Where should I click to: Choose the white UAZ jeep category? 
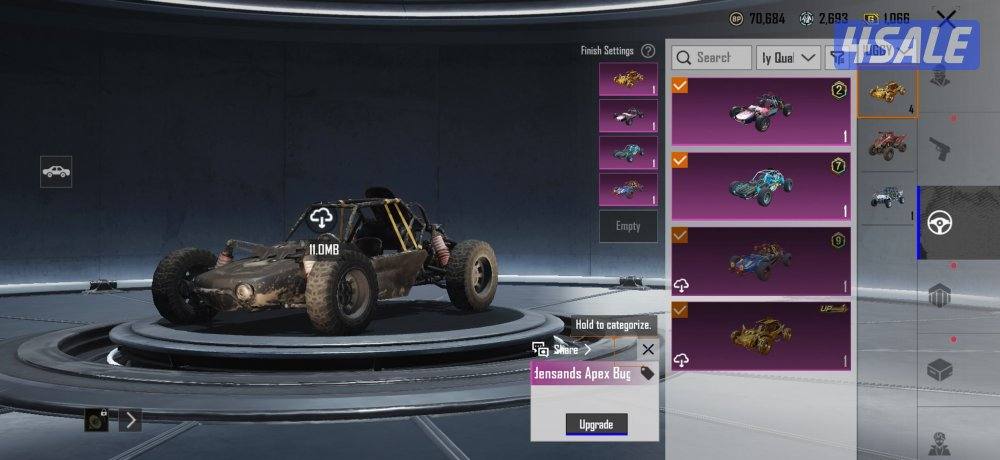coord(887,198)
